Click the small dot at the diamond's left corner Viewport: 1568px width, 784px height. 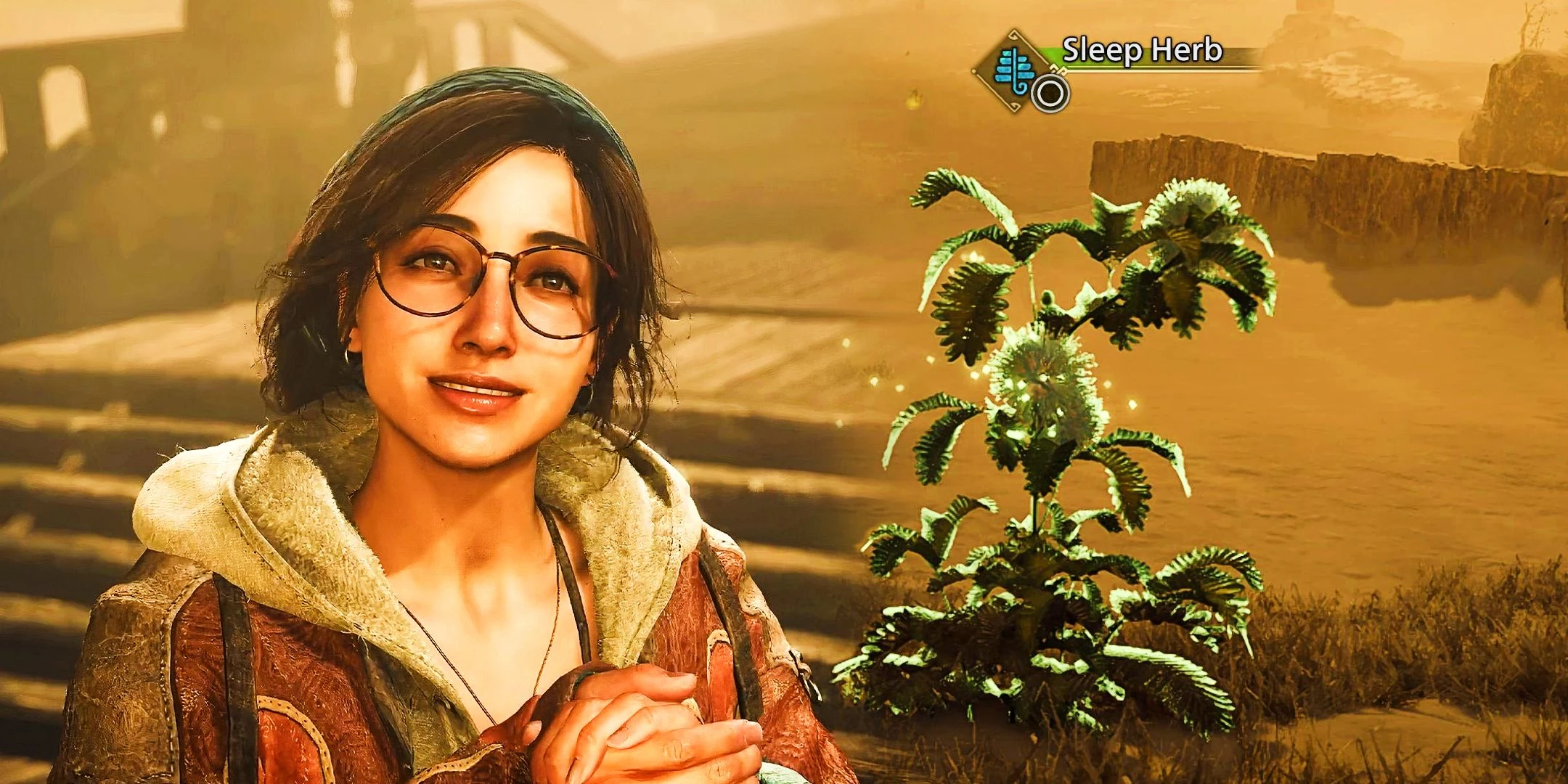[x=974, y=72]
